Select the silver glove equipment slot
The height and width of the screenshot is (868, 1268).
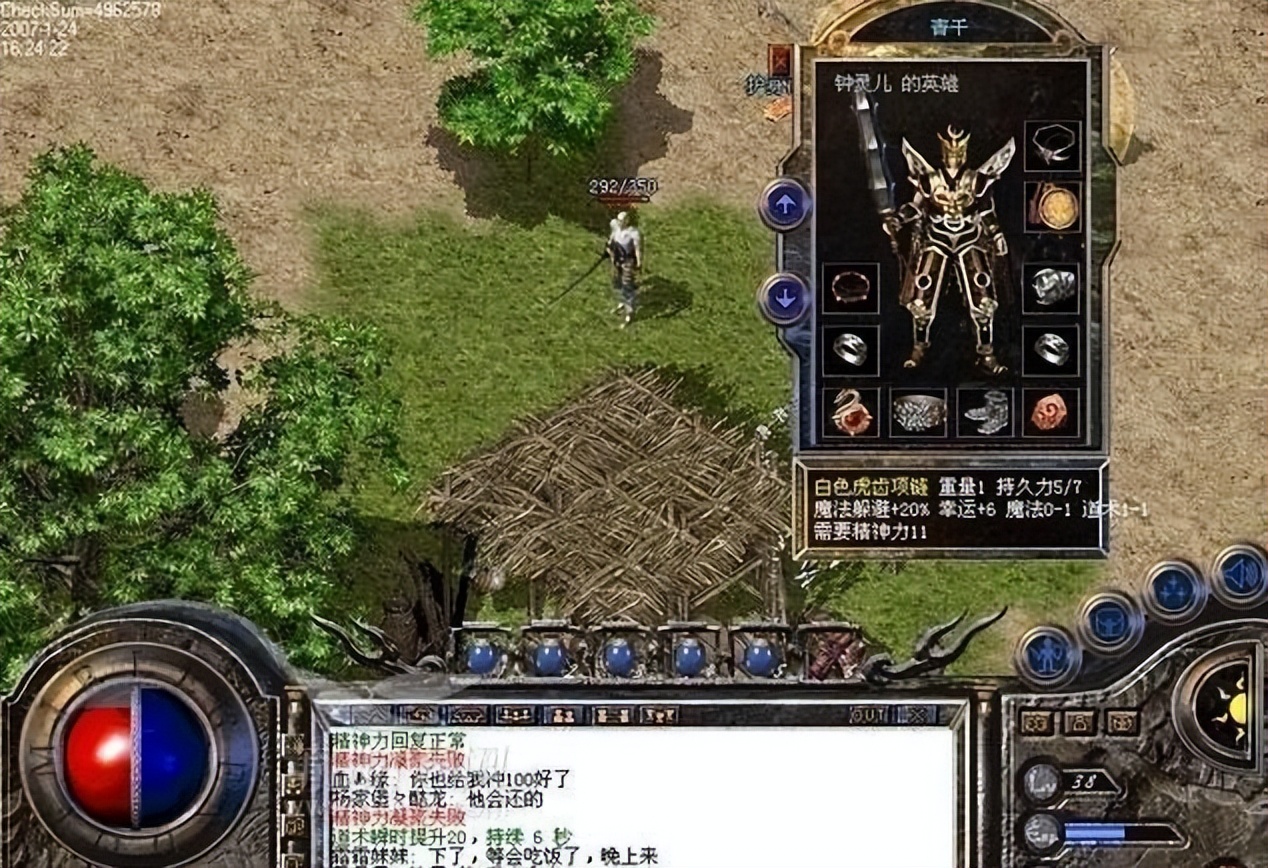pos(1051,288)
